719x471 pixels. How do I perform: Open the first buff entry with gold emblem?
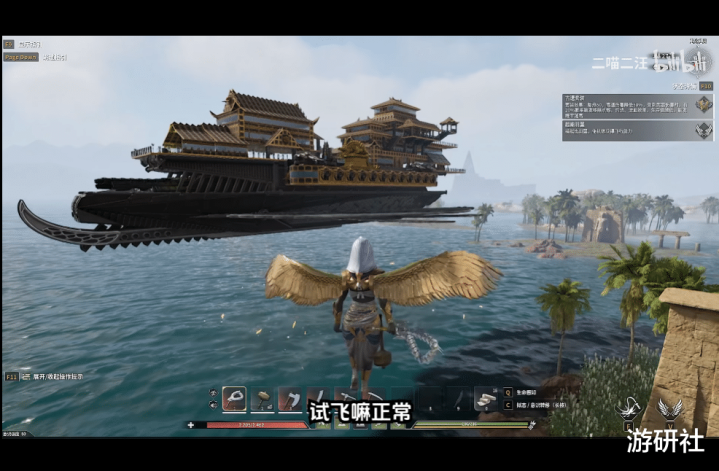(x=704, y=104)
